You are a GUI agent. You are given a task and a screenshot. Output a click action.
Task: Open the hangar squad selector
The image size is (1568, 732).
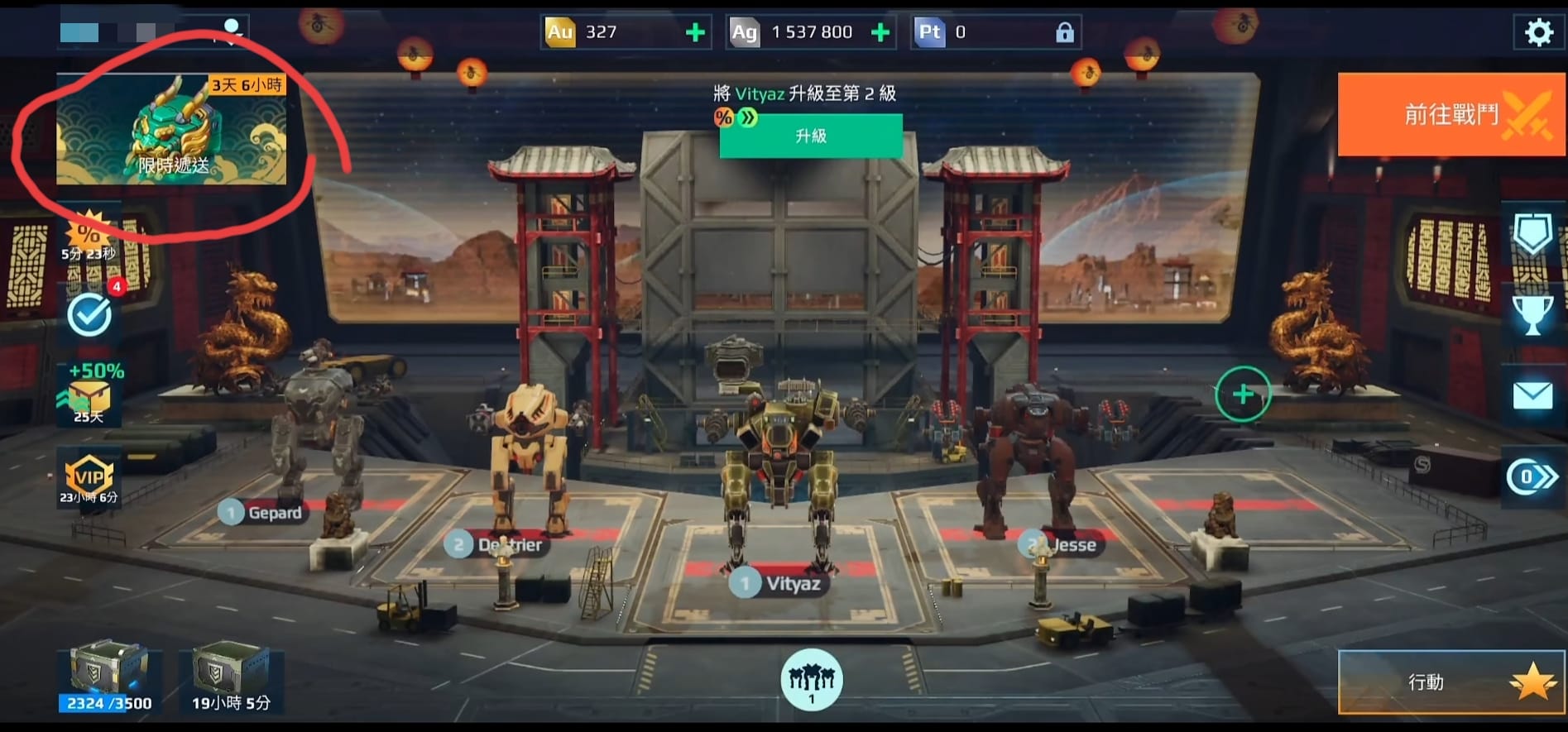(x=812, y=680)
